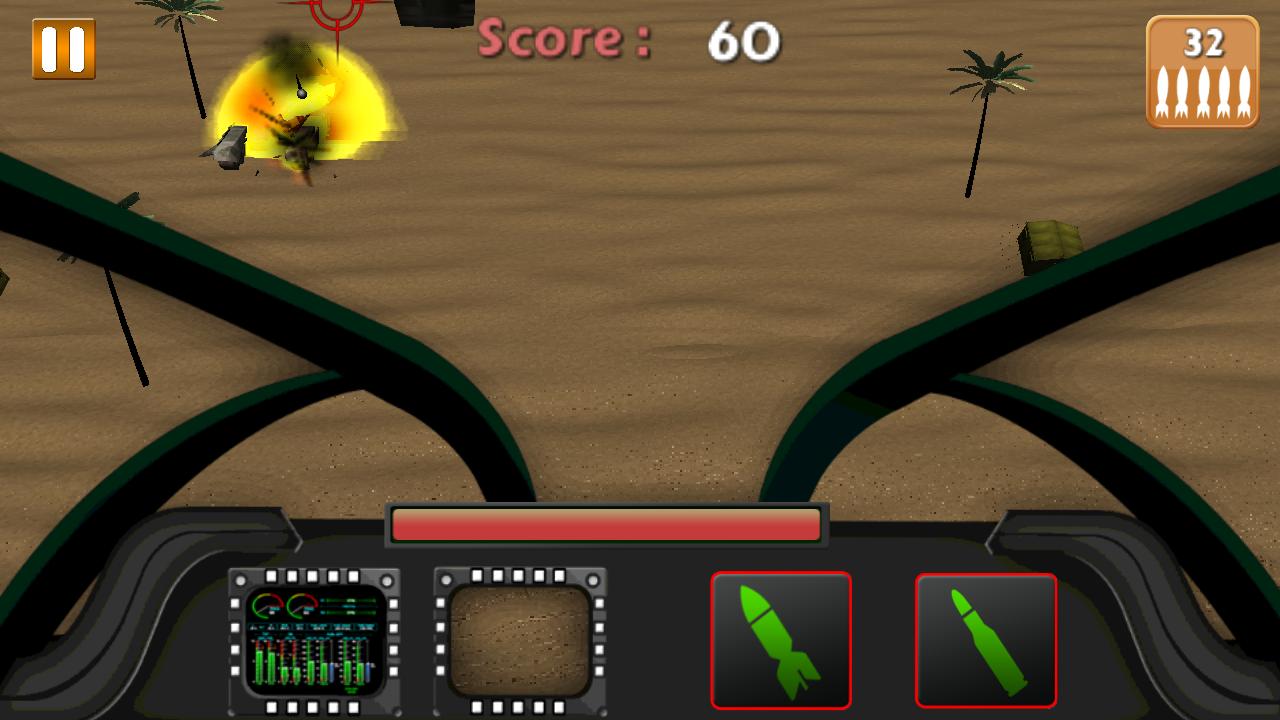Shoot bullets using the green bullet button
Screen dimensions: 1280x720
tap(987, 640)
